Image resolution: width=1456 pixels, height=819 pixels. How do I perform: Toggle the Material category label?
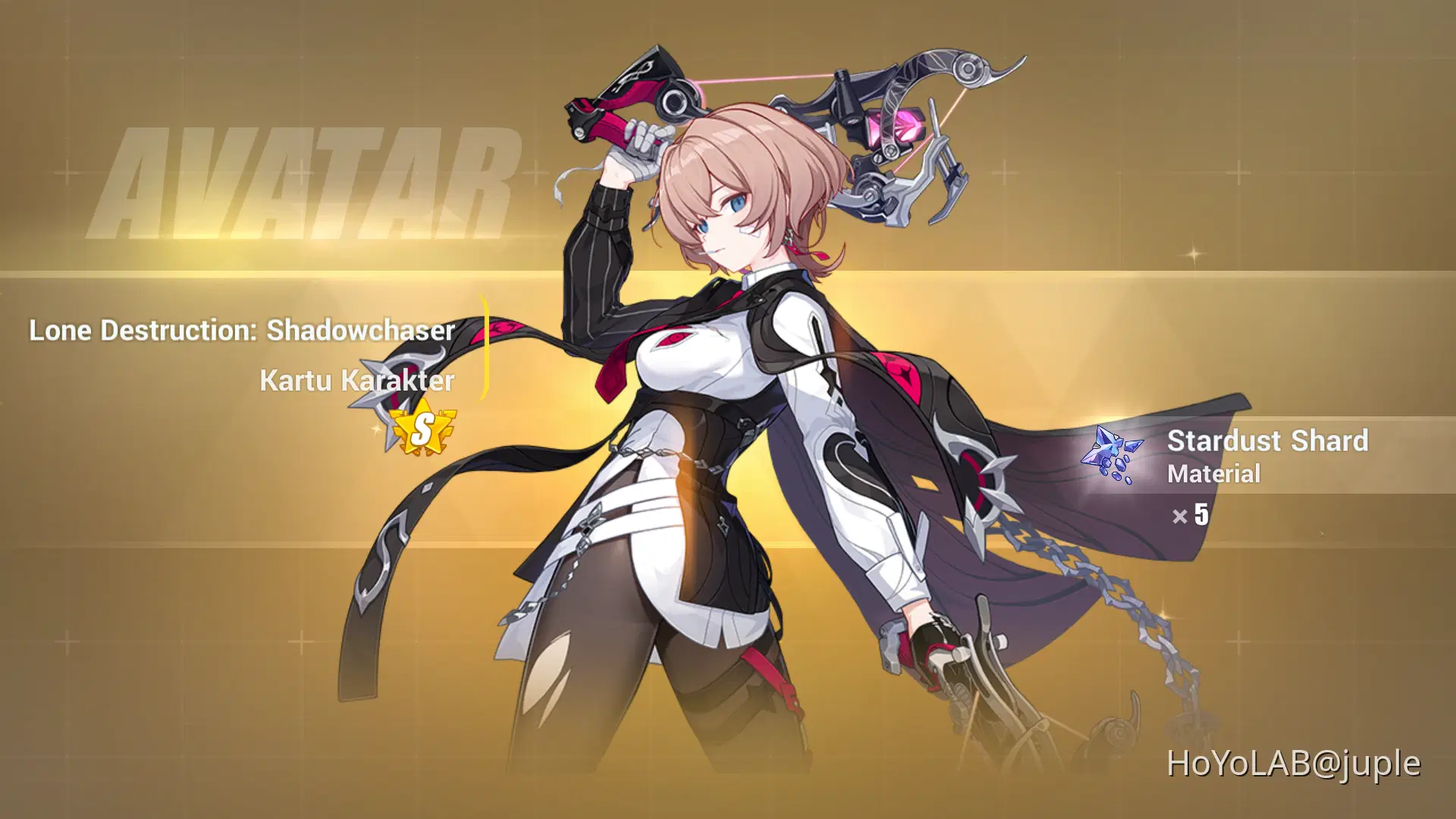pos(1214,475)
